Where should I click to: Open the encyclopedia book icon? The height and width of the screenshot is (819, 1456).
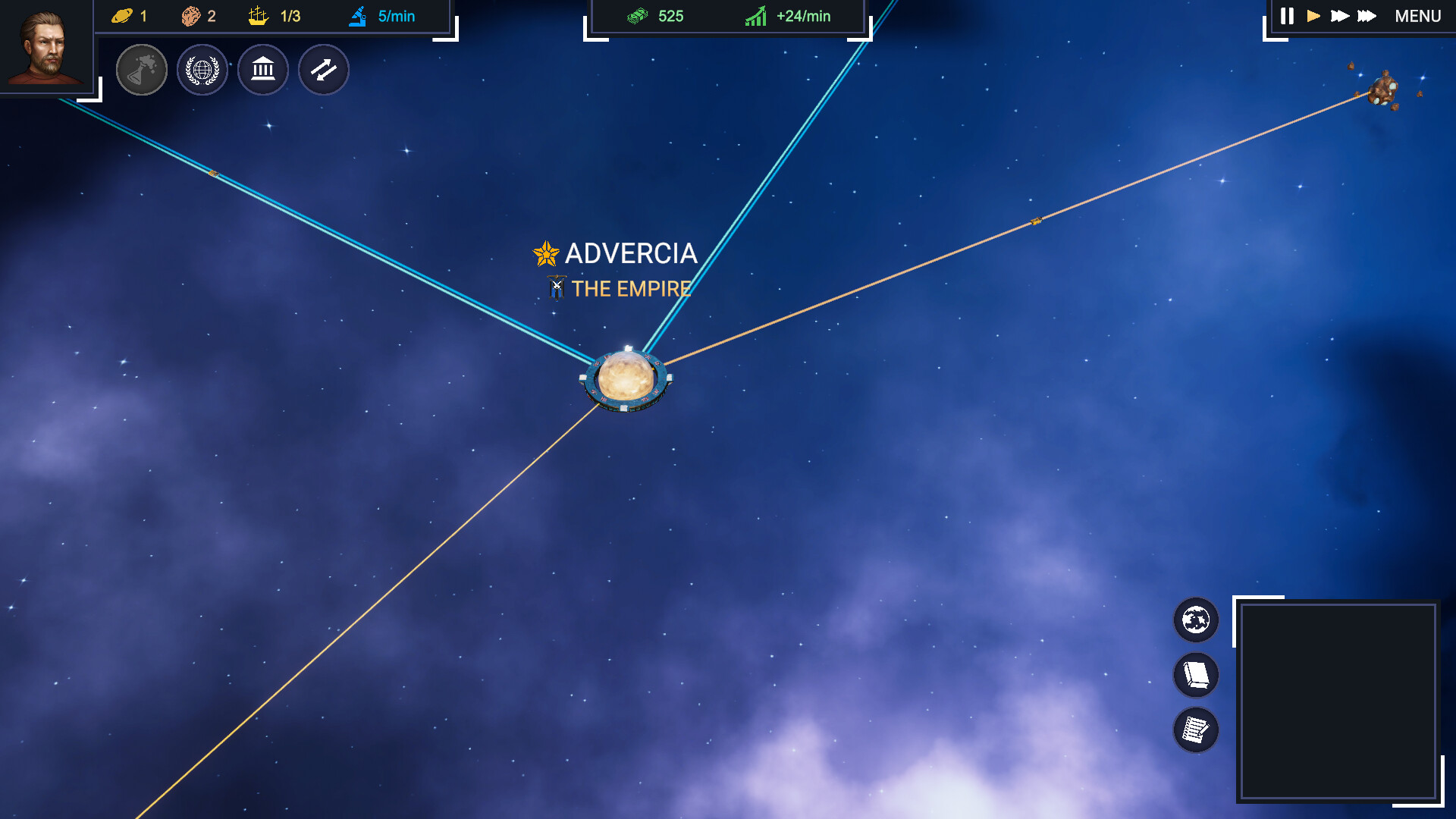pos(1195,676)
